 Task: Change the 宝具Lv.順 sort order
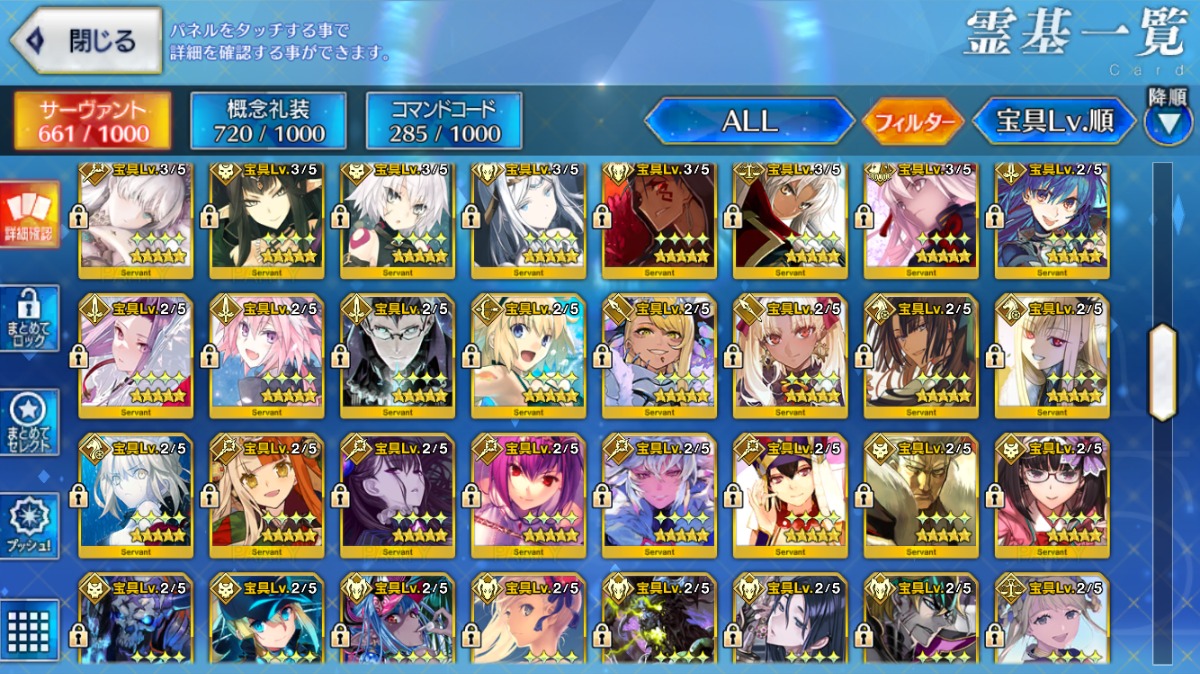click(1054, 122)
